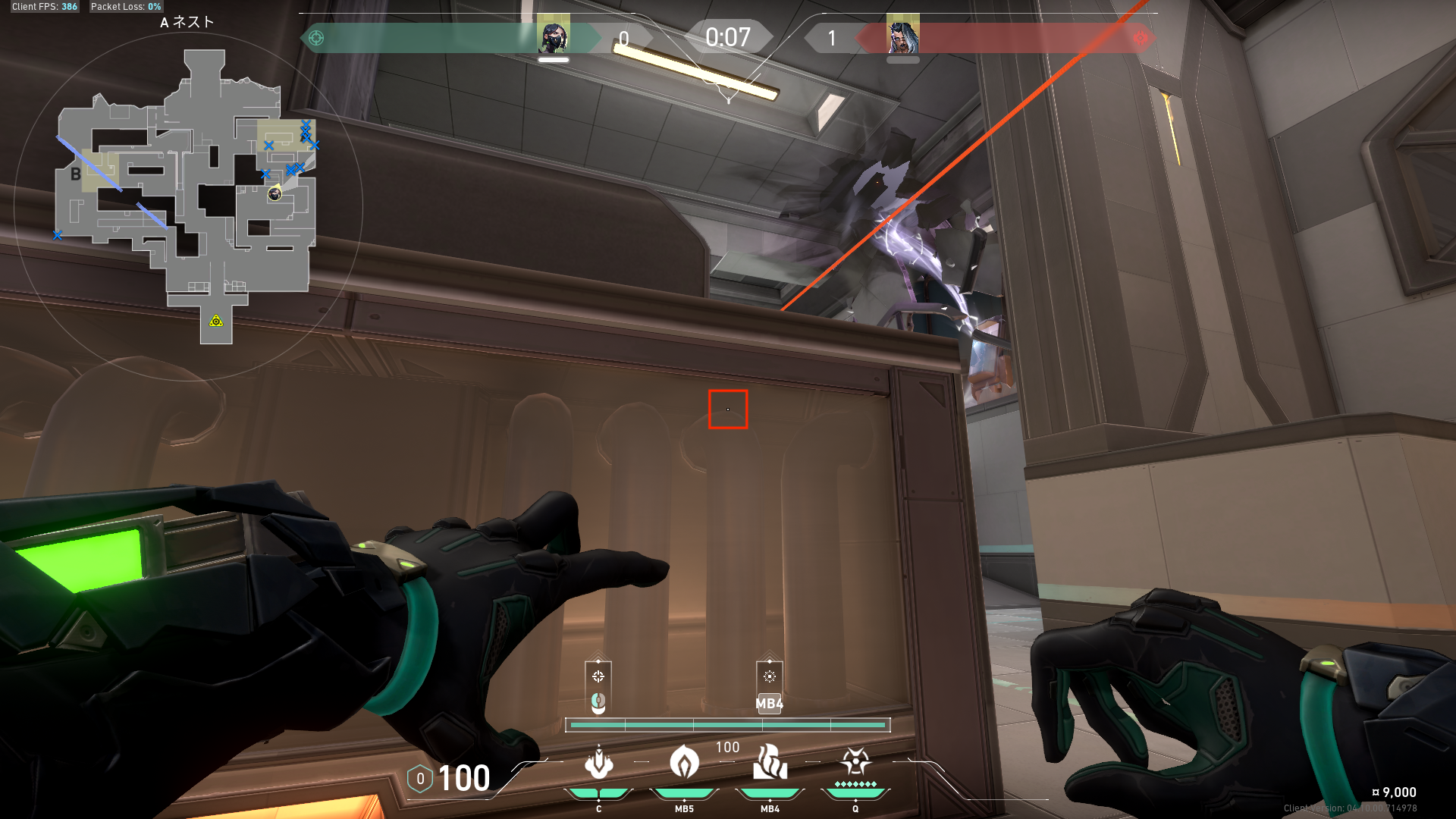Viewport: 1456px width, 819px height.
Task: Select the yellow spike marker on the minimap
Action: point(216,322)
